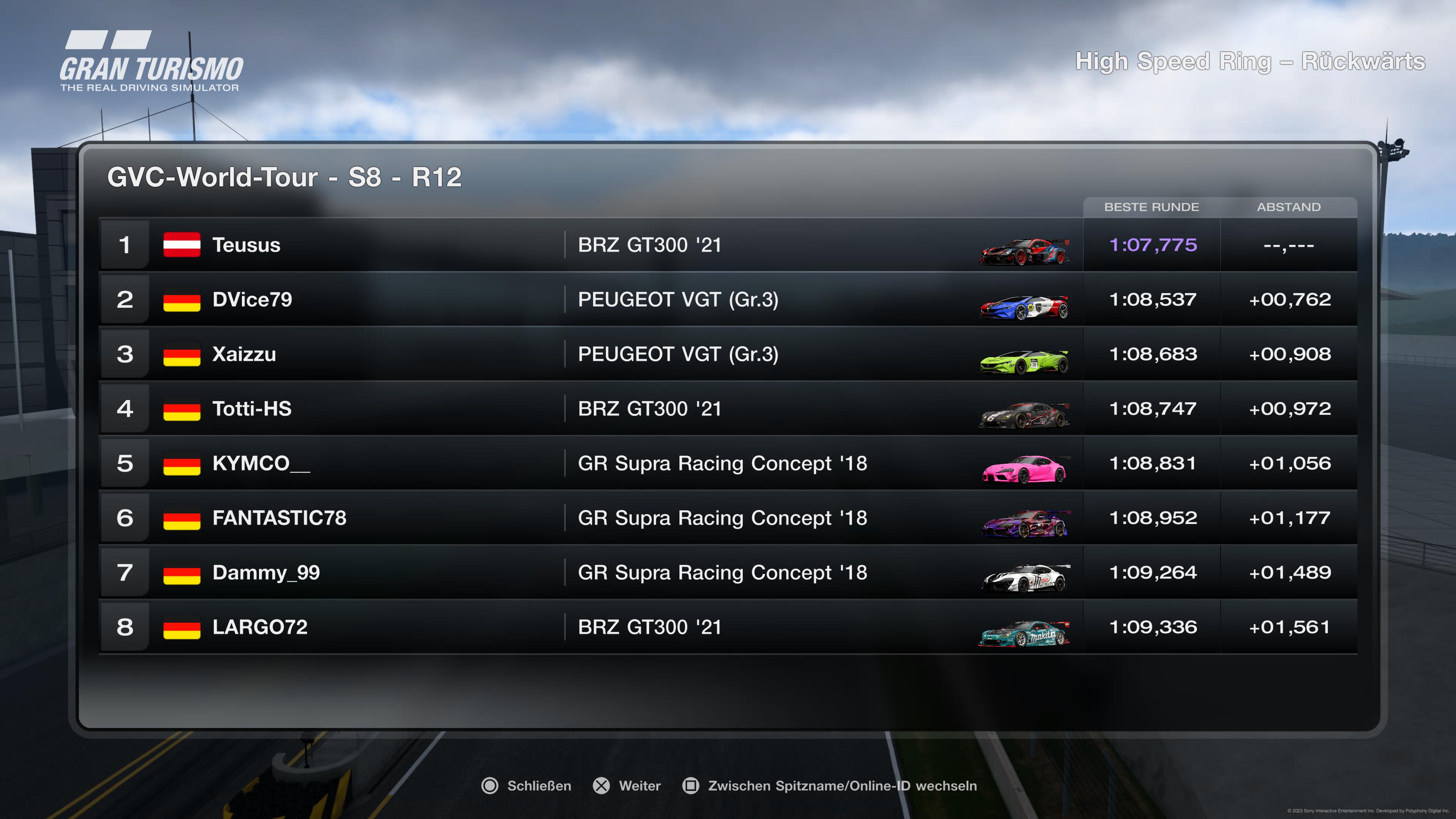Click the X Weiter icon
This screenshot has width=1456, height=819.
(x=601, y=786)
